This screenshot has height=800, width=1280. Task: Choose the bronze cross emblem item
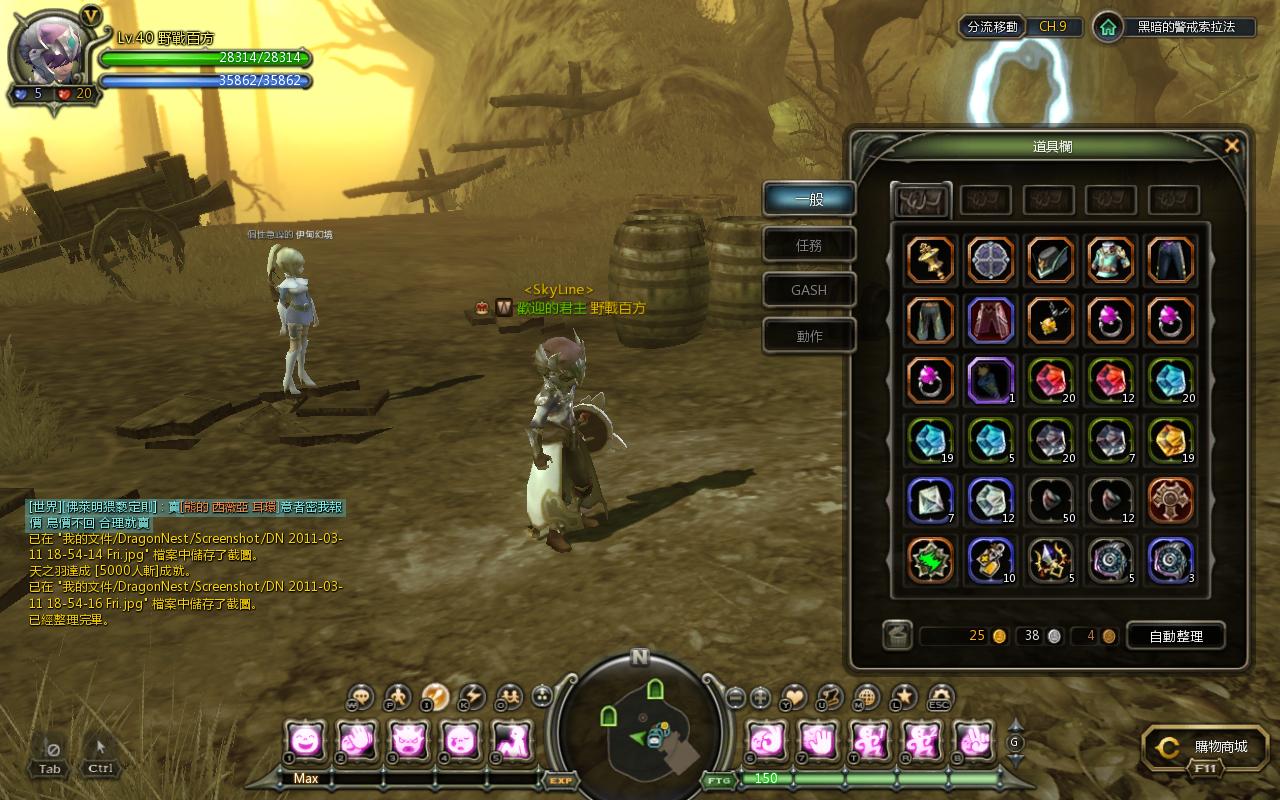(1170, 499)
